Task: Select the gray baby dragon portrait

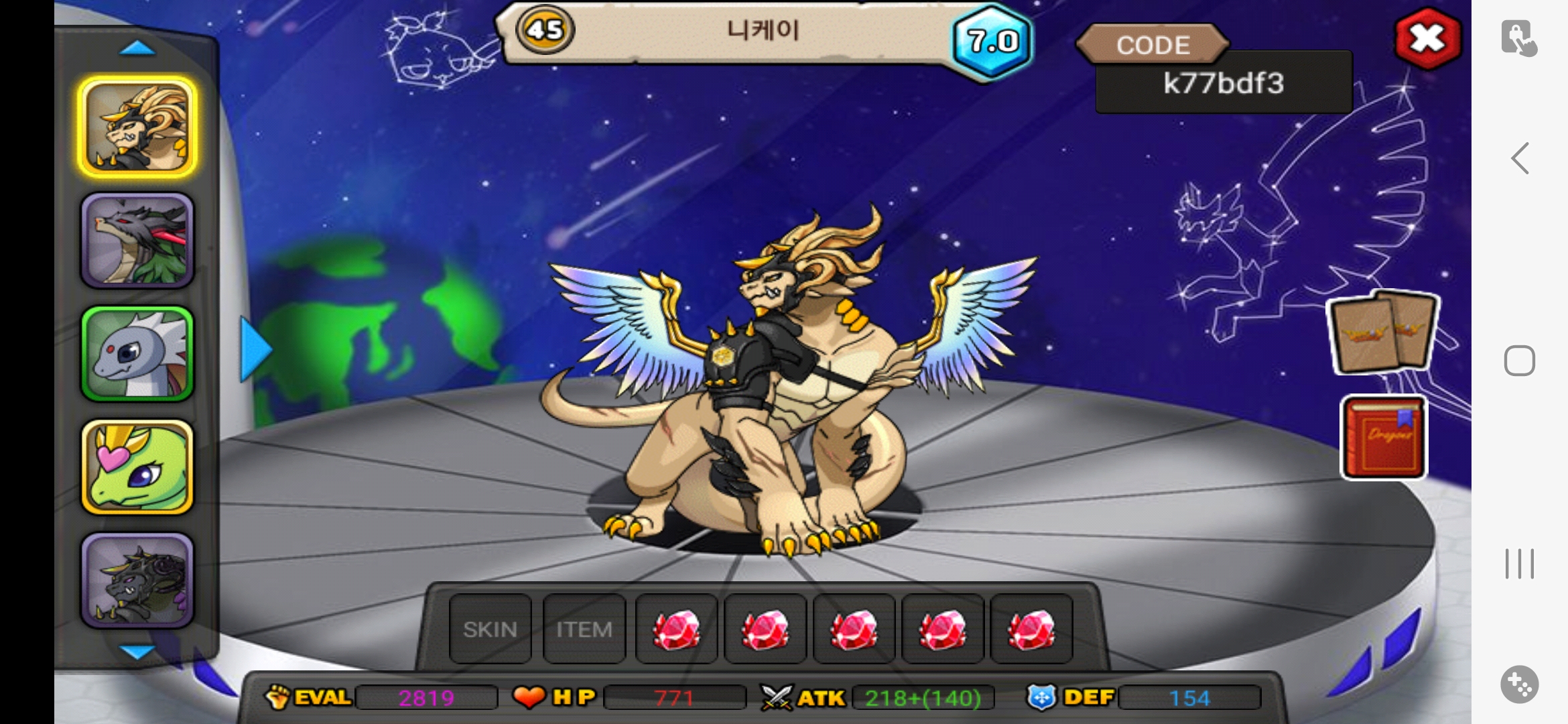Action: (137, 354)
